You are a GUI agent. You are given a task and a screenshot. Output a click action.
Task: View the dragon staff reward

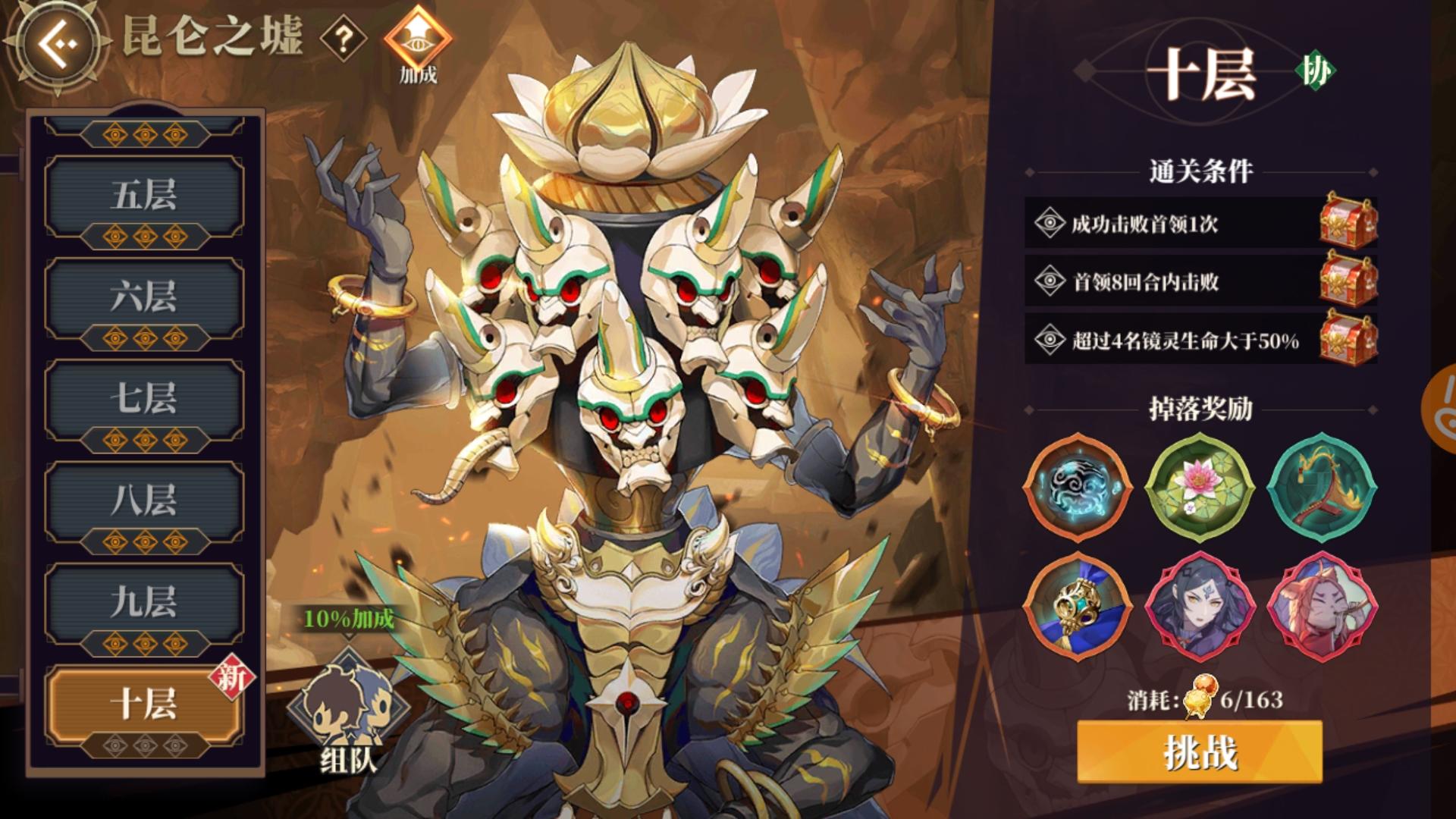tap(1322, 487)
